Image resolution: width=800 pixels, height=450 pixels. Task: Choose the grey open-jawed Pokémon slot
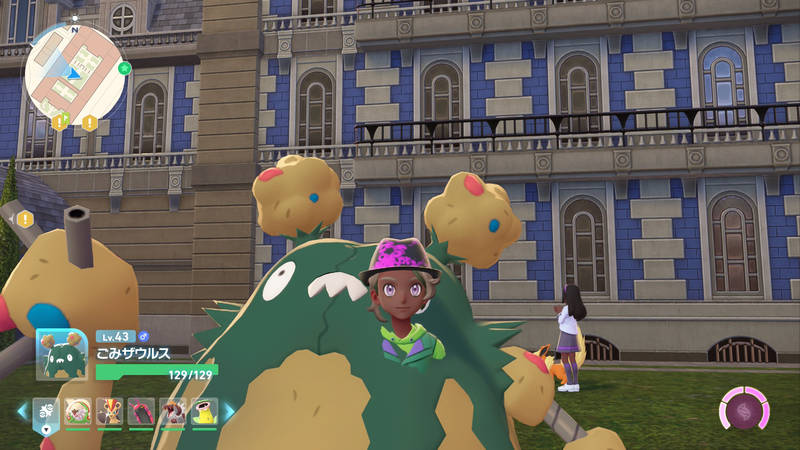[172, 411]
